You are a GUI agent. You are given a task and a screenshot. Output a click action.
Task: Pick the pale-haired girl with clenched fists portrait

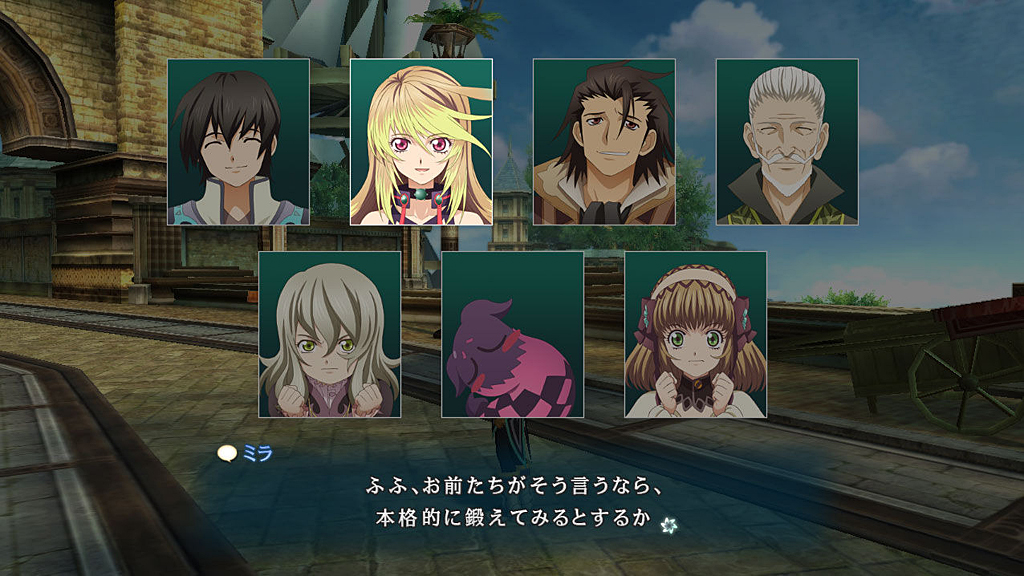click(329, 334)
